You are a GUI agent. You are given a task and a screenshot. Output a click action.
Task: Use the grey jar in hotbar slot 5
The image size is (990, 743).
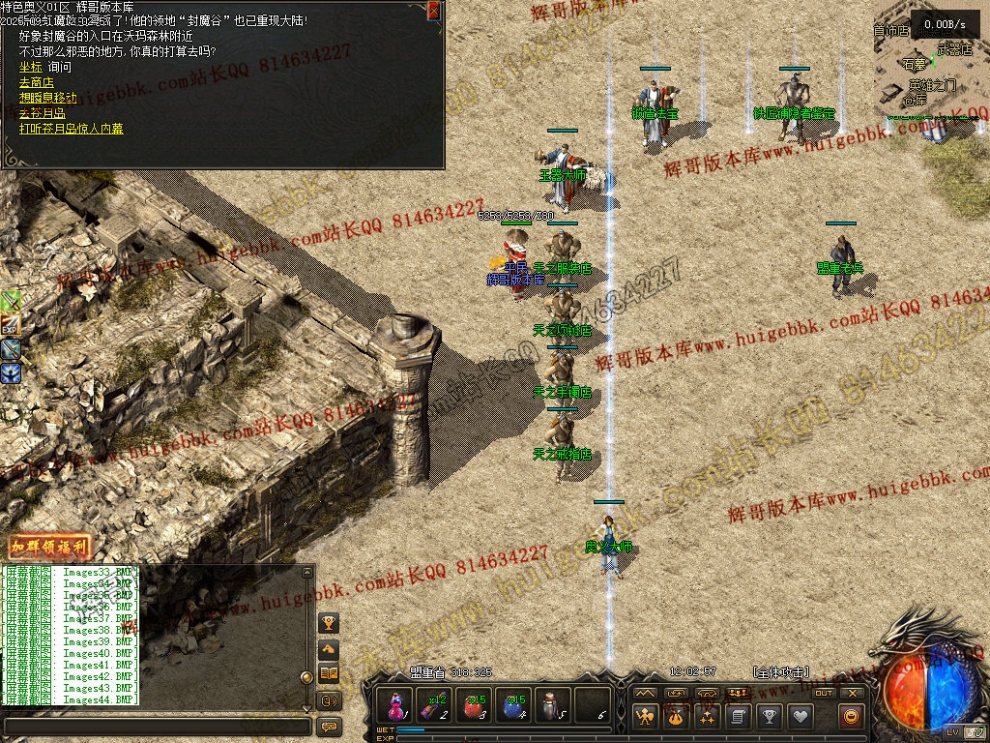point(553,705)
